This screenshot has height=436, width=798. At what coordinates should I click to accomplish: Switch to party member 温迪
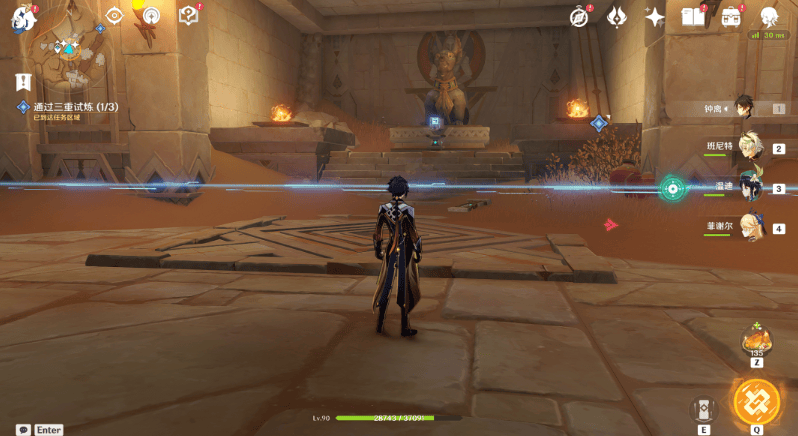(x=748, y=188)
